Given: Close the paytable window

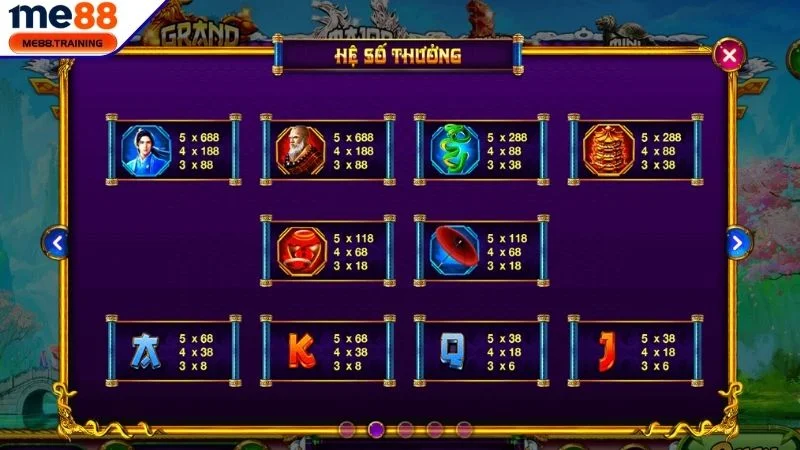Looking at the screenshot, I should pos(731,54).
